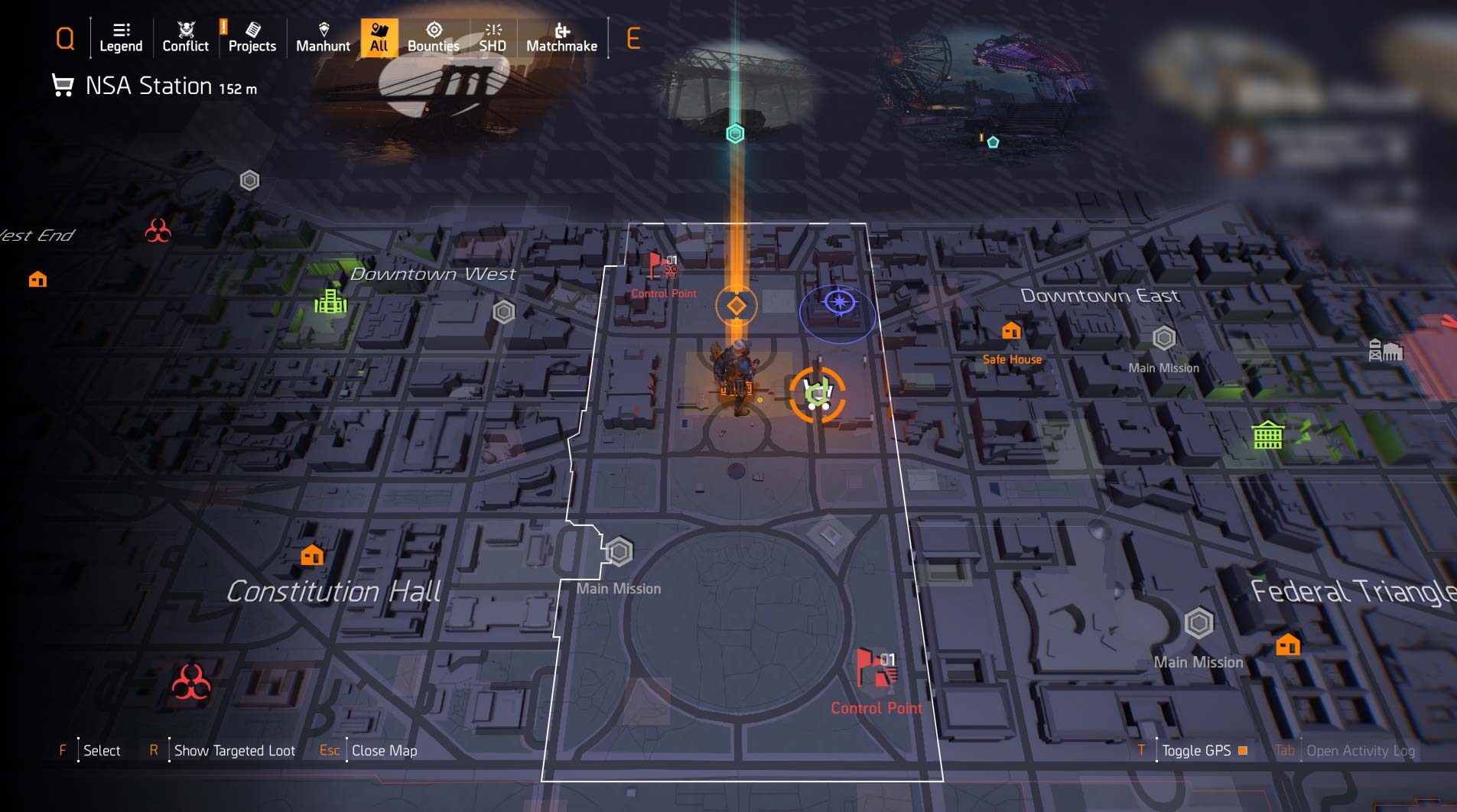Viewport: 1457px width, 812px height.
Task: Switch to the Bounties tab
Action: pyautogui.click(x=434, y=38)
